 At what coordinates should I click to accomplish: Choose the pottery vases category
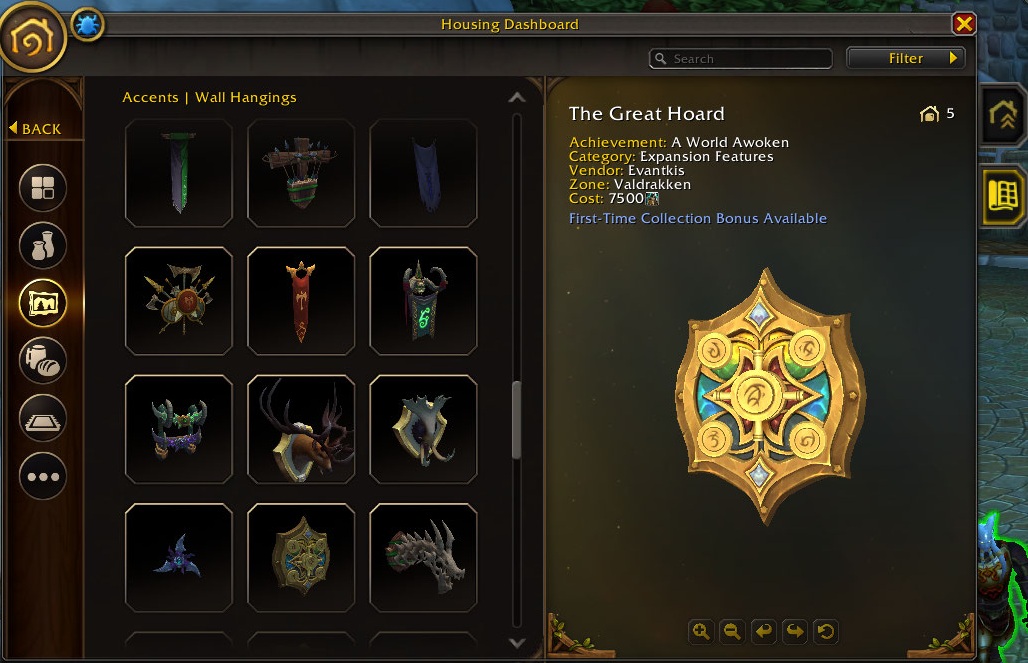point(43,244)
